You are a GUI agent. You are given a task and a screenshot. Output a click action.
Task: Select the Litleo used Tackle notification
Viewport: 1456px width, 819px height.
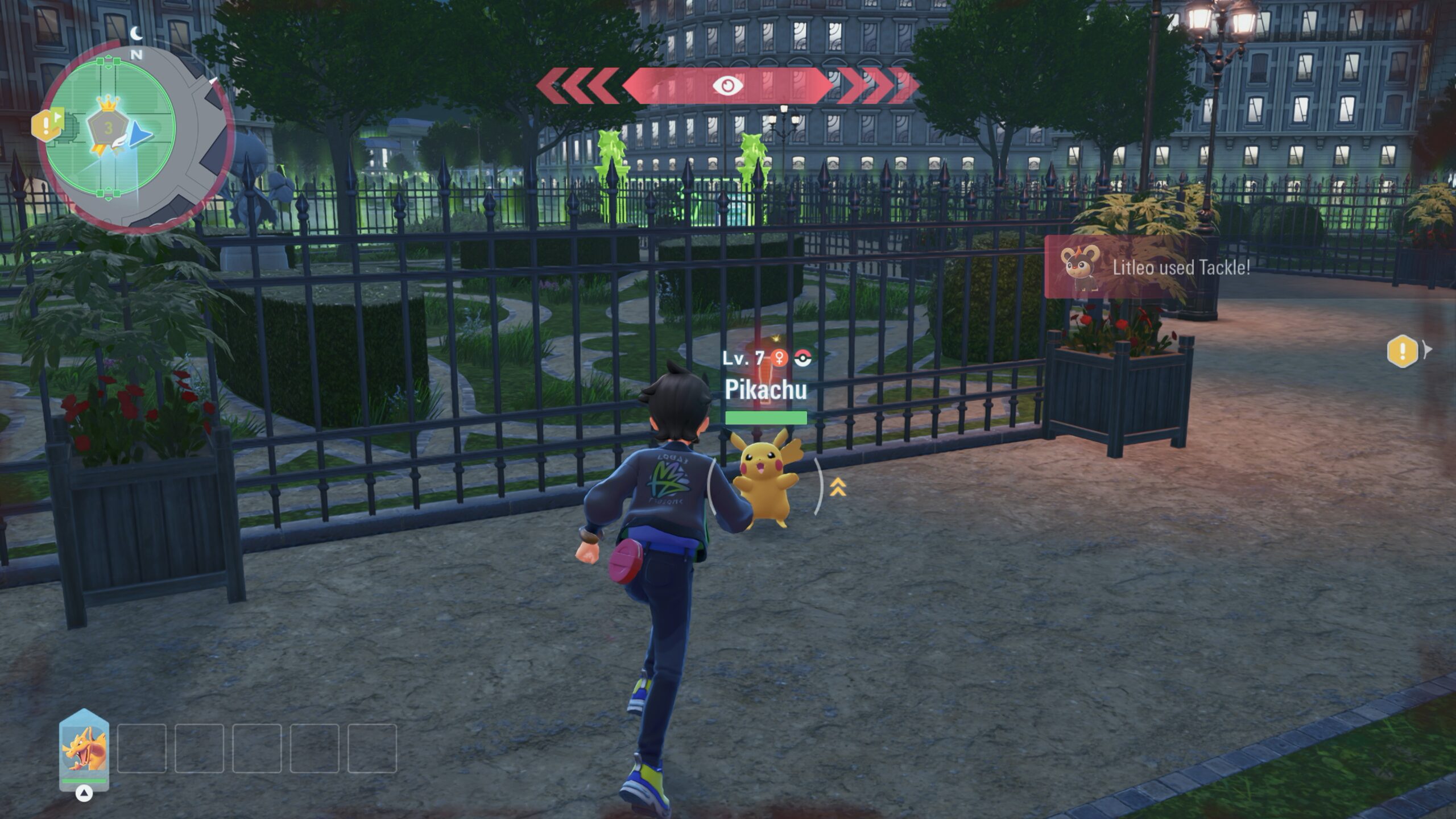(1155, 267)
